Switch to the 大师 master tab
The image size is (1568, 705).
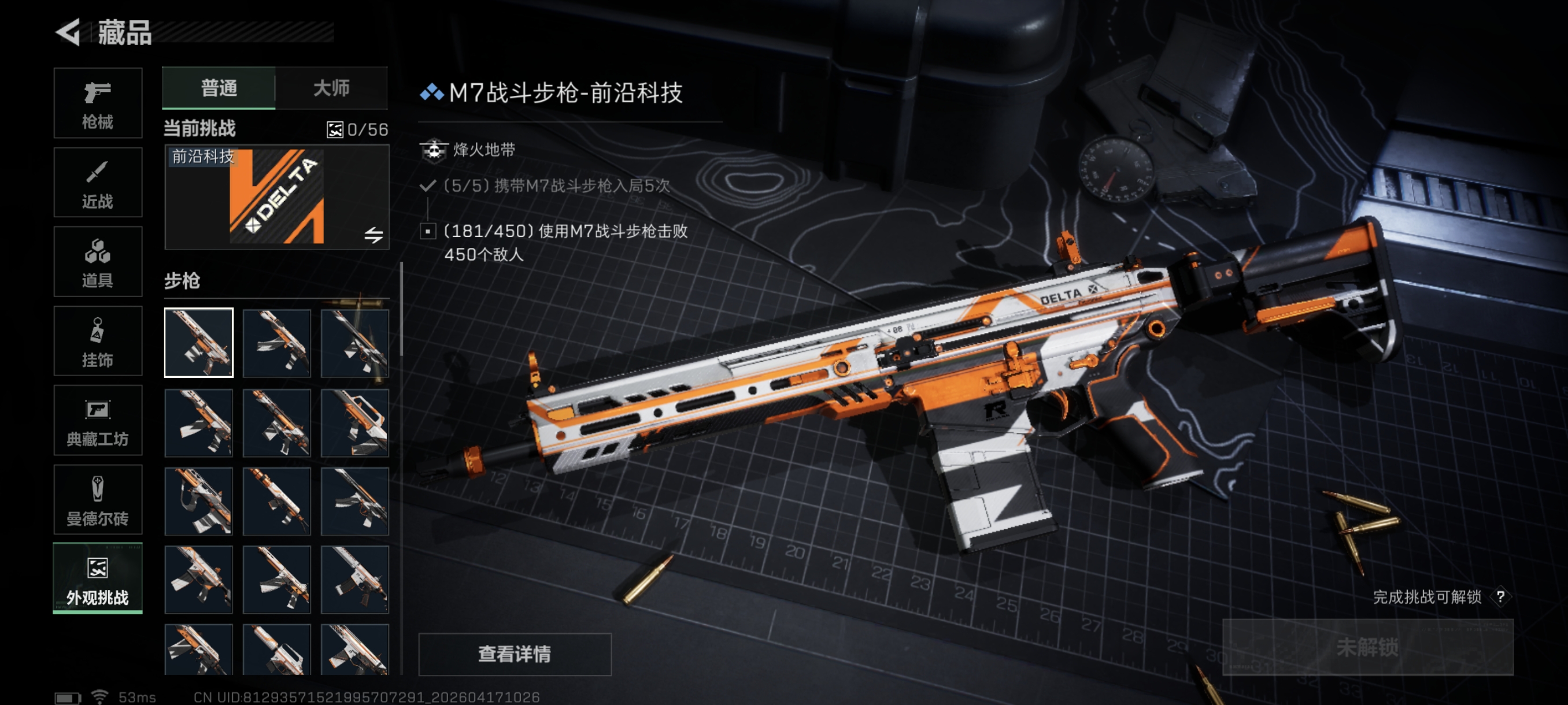tap(331, 88)
